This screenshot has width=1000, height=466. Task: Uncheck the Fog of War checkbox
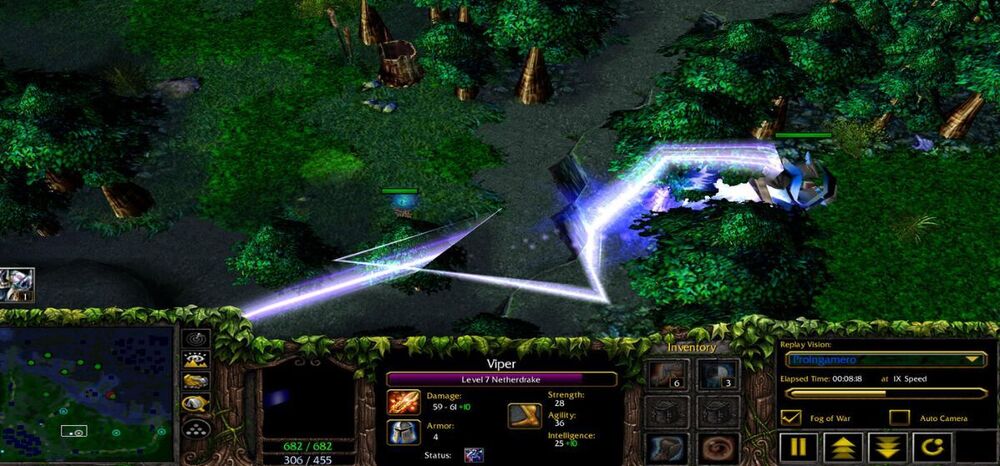791,417
